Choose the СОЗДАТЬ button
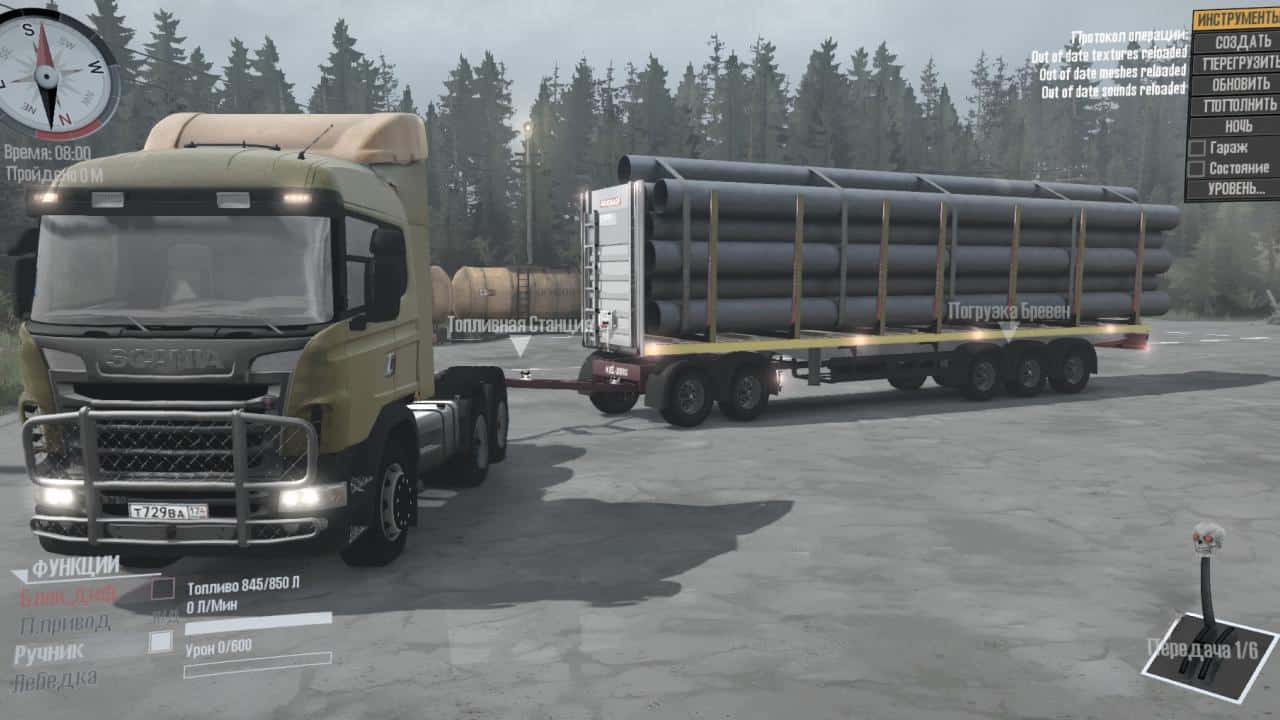1280x720 pixels. click(x=1236, y=42)
